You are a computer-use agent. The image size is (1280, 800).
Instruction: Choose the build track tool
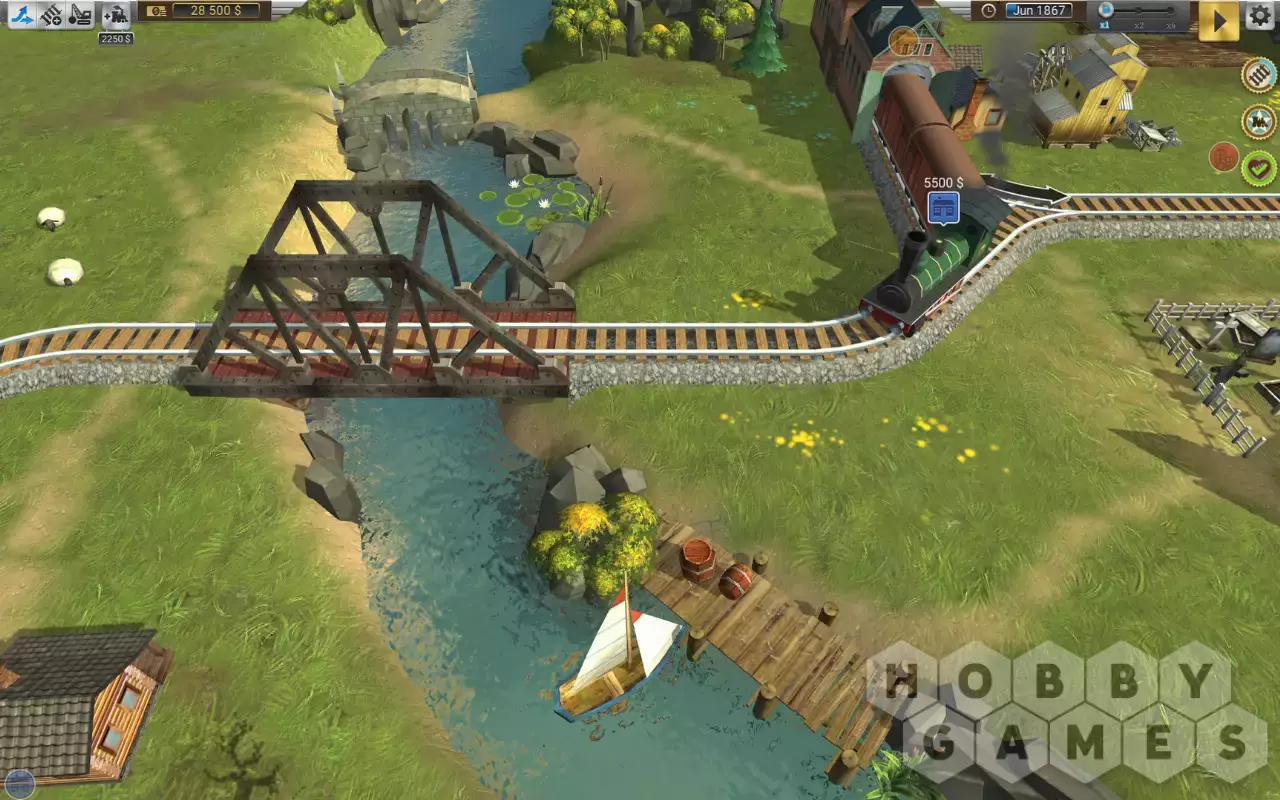52,14
